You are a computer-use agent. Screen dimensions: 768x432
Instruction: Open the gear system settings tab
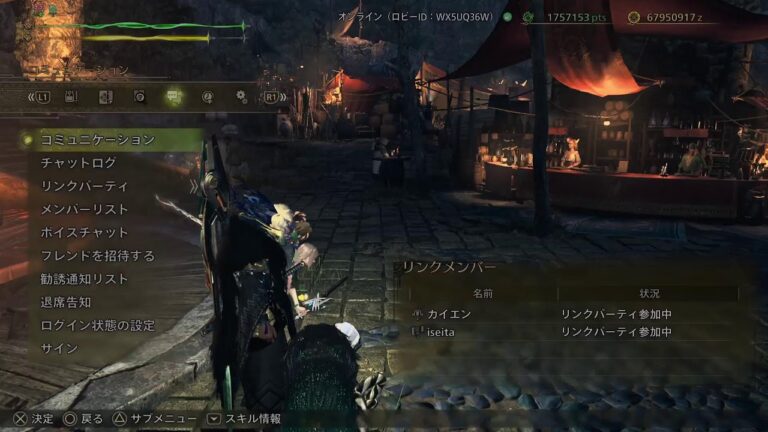pos(241,97)
